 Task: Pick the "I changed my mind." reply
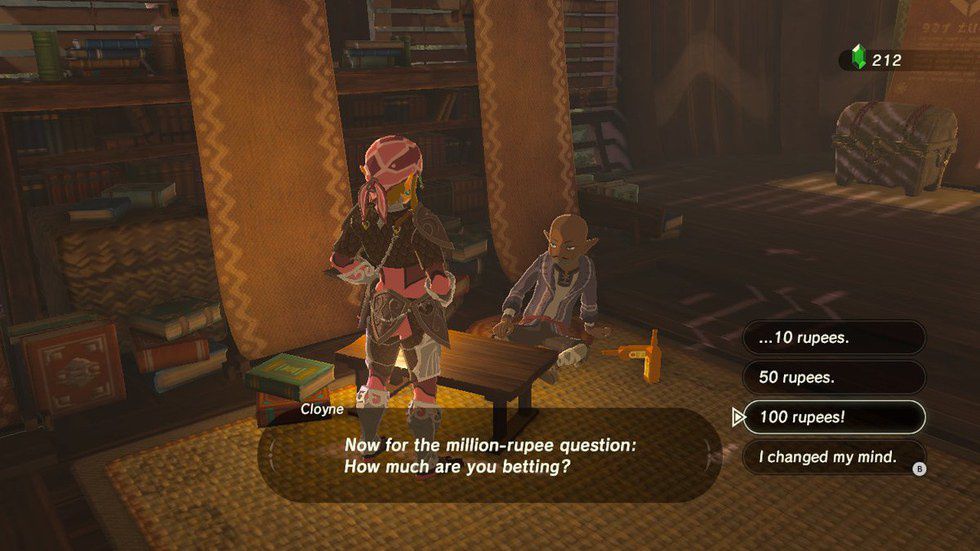coord(835,458)
